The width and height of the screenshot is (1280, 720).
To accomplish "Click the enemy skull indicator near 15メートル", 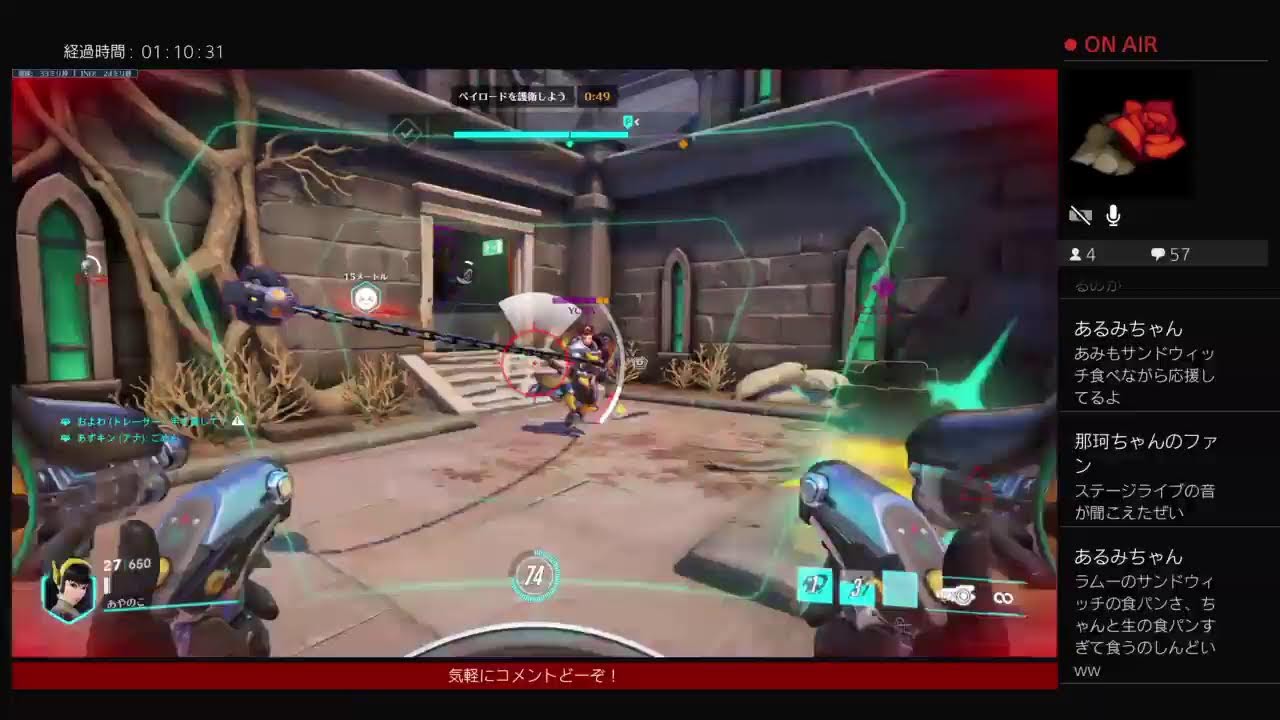I will [366, 297].
